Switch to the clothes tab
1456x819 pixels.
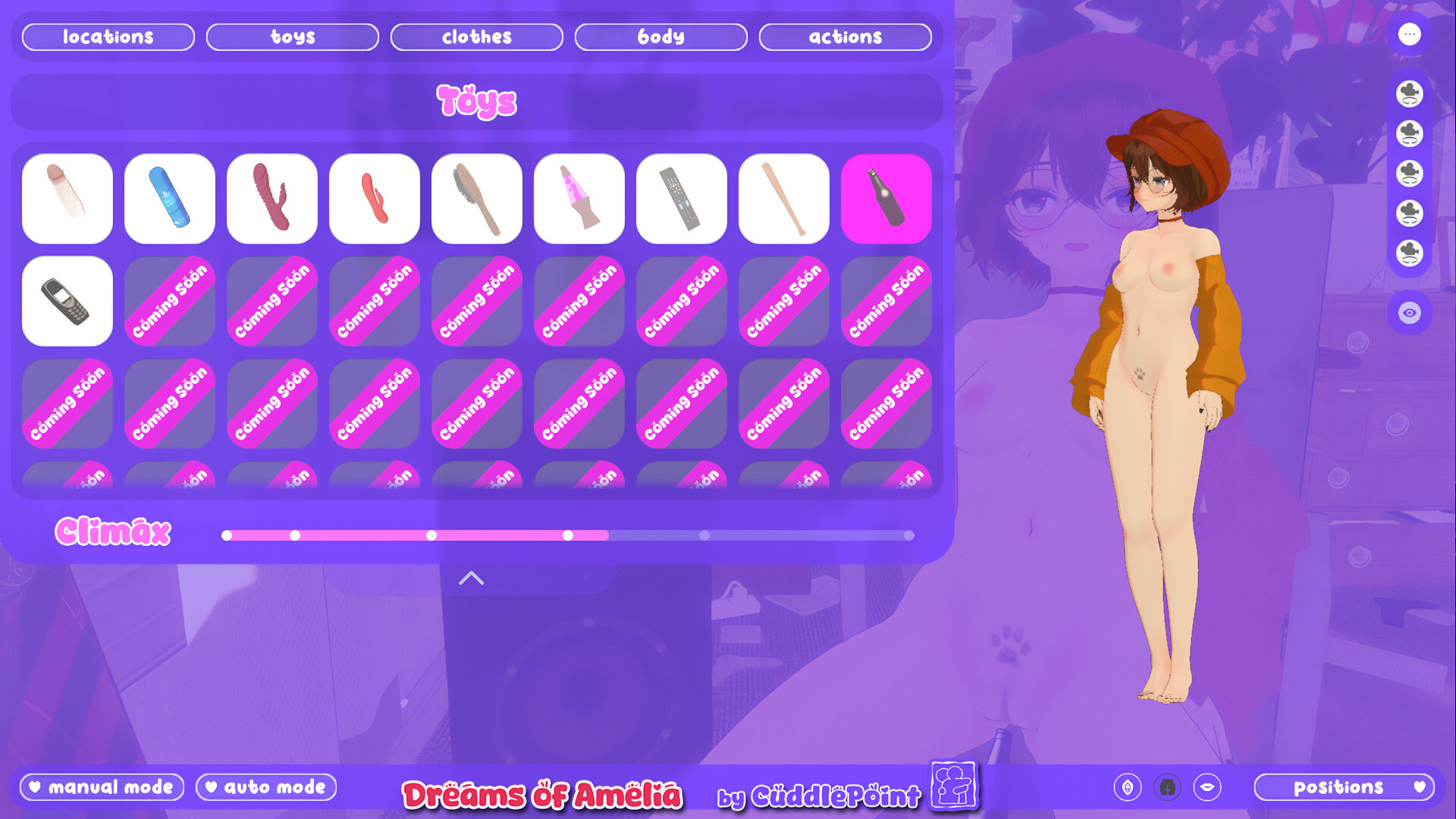[476, 36]
